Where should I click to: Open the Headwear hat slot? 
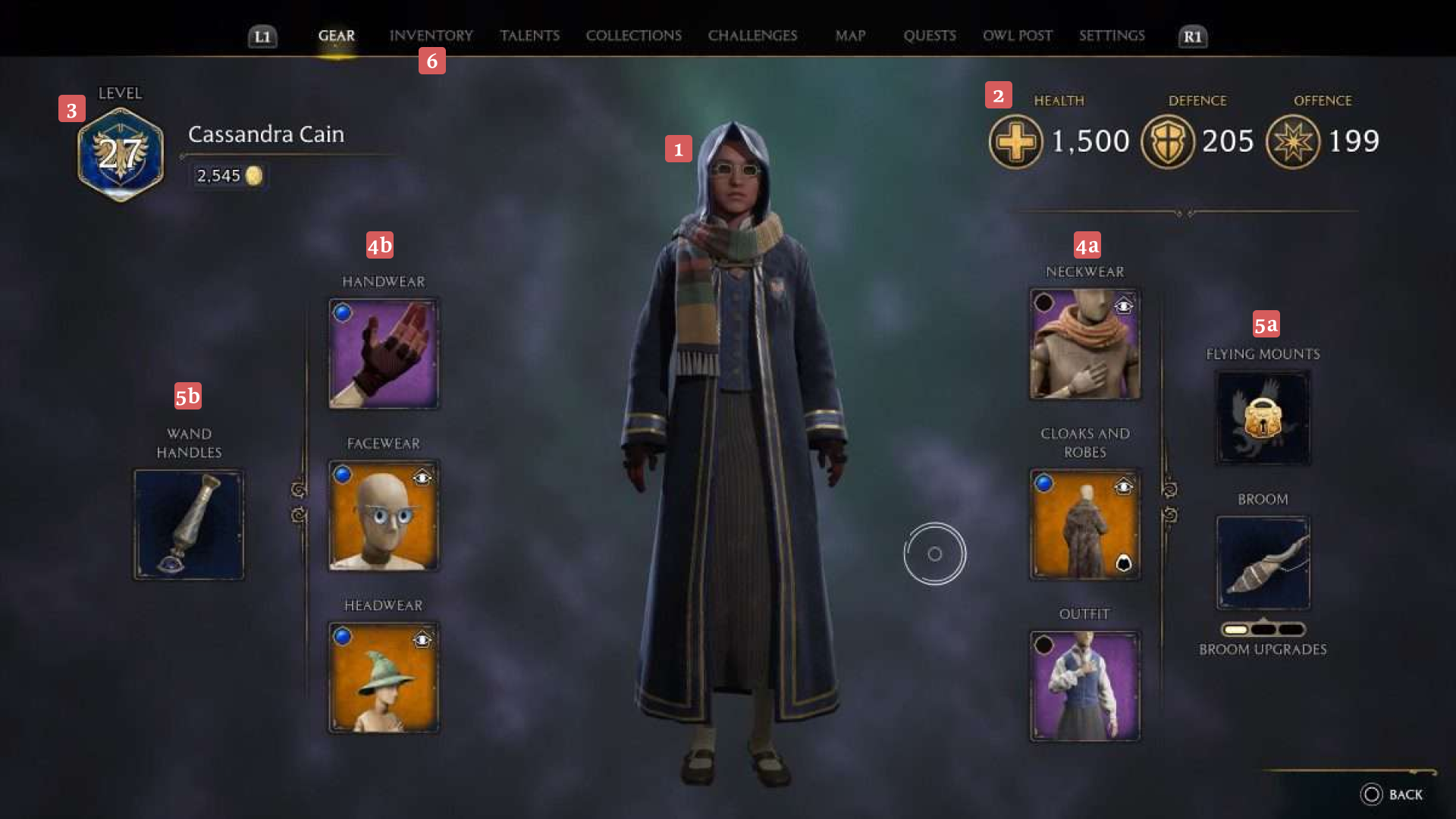click(383, 677)
